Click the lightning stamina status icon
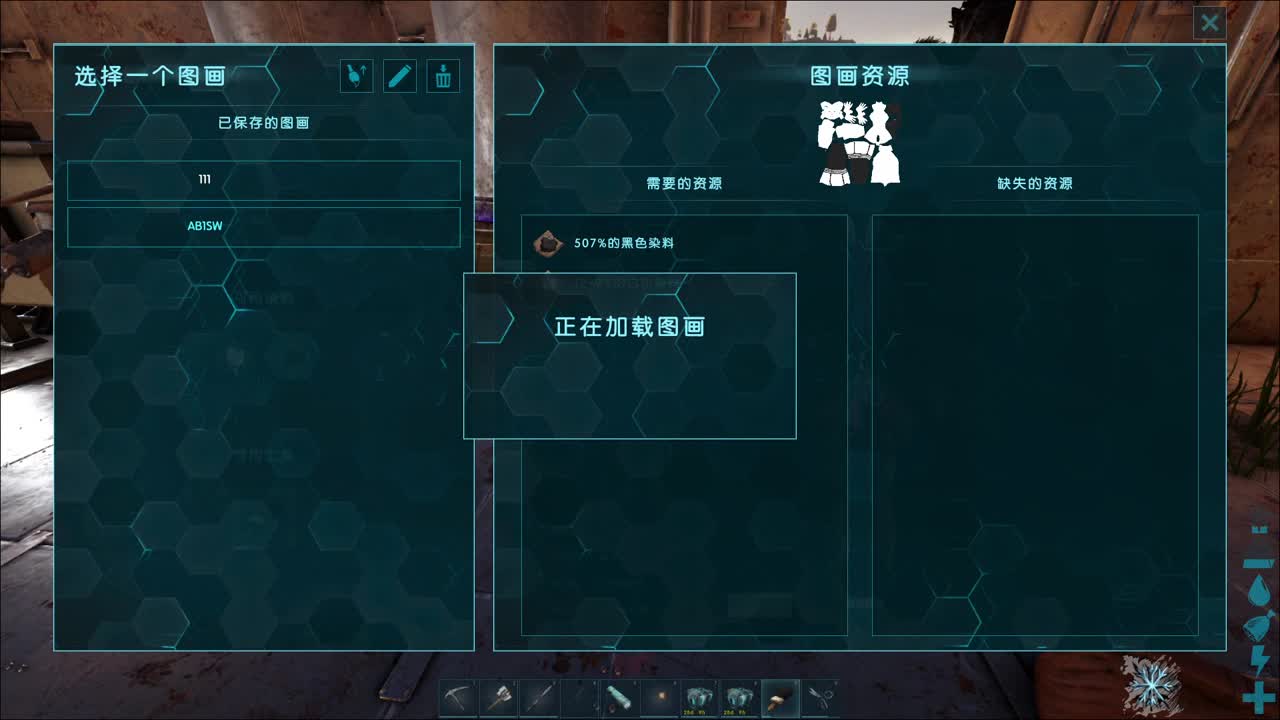 tap(1258, 657)
